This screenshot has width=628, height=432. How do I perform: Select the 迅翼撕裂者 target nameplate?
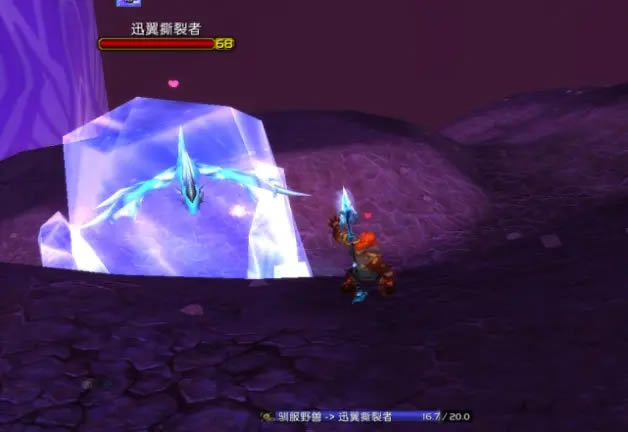tap(165, 37)
